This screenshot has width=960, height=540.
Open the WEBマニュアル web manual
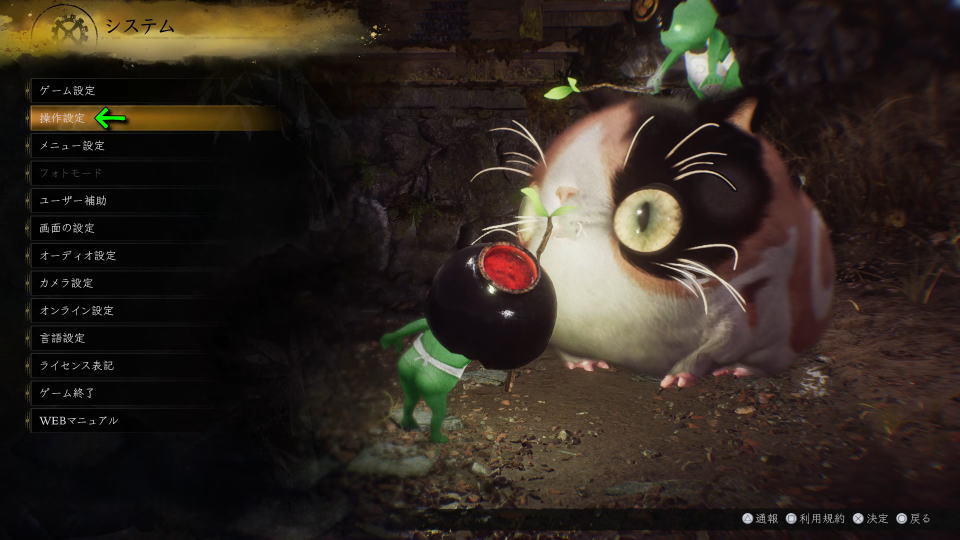click(x=79, y=420)
